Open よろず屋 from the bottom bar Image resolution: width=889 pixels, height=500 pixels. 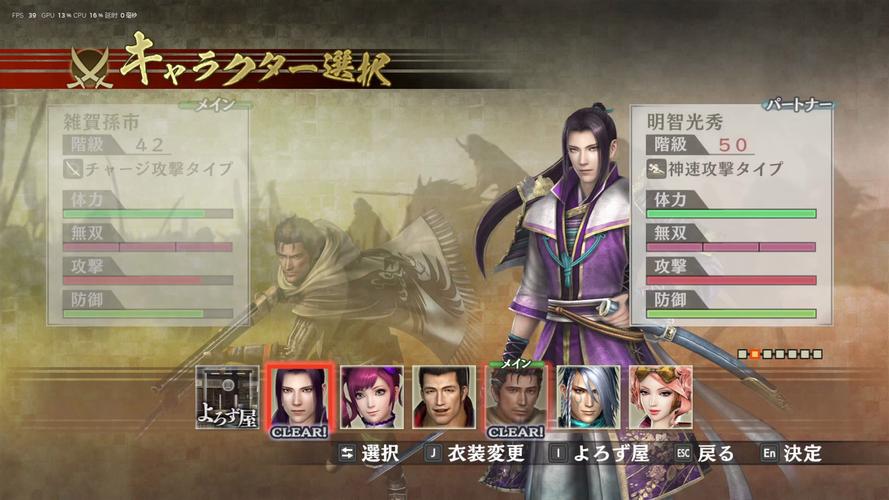point(598,453)
